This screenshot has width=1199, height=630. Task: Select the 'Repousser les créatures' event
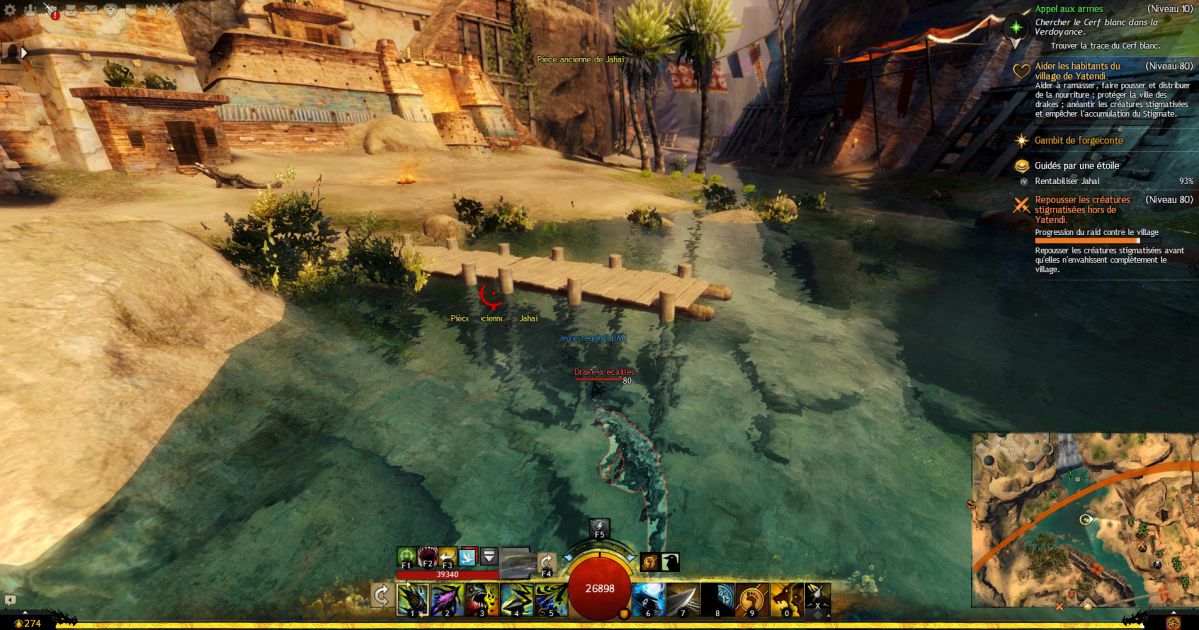pyautogui.click(x=1082, y=204)
